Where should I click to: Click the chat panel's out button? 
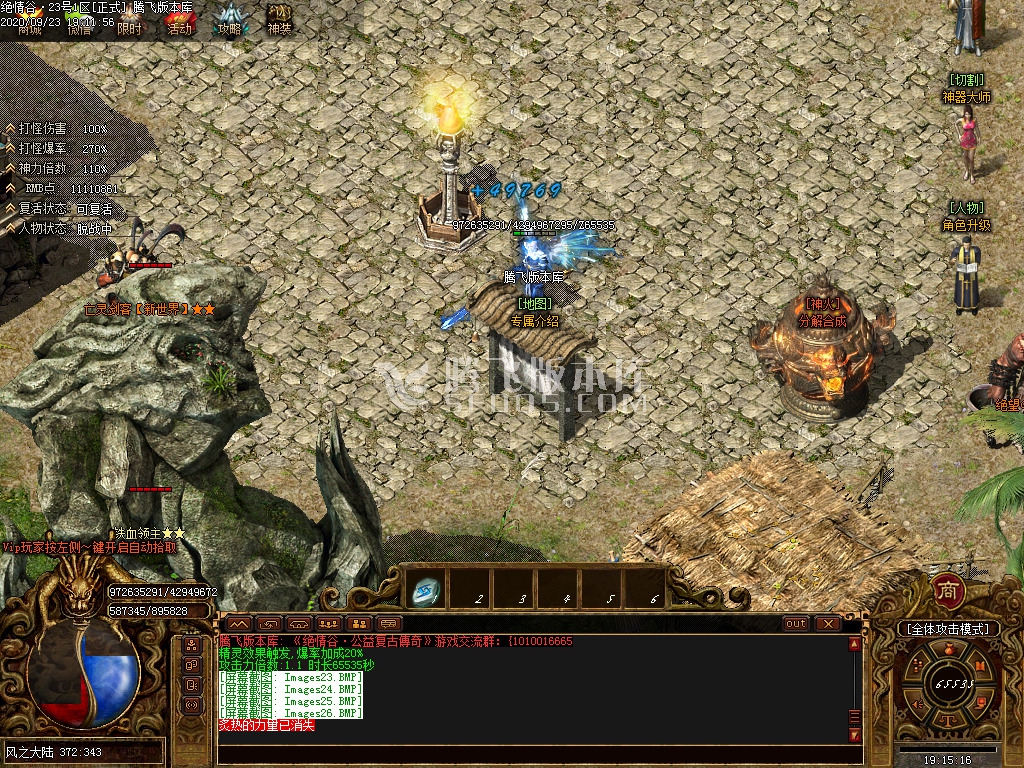click(x=796, y=623)
